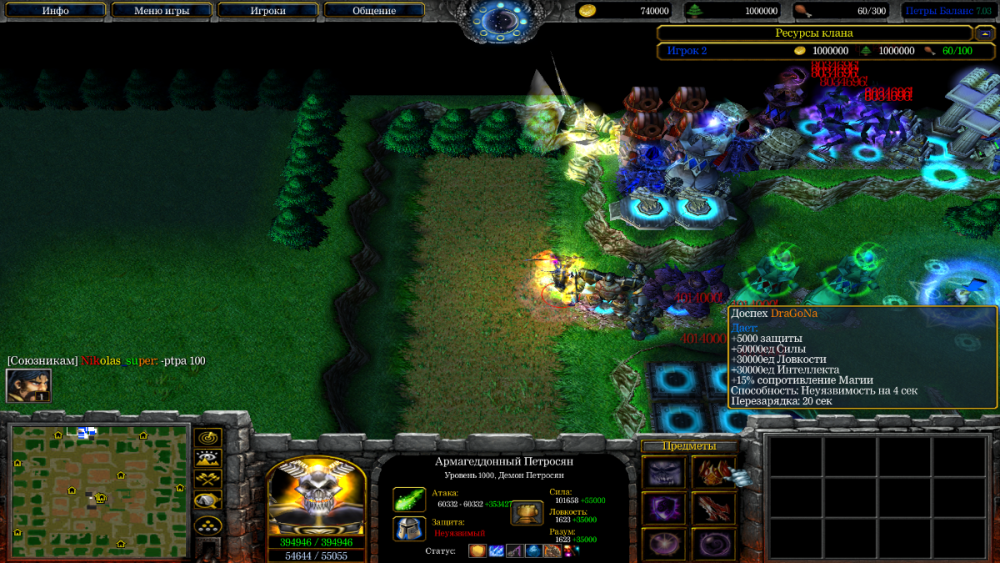Open the Меню игры game menu
The width and height of the screenshot is (1000, 563).
[161, 11]
